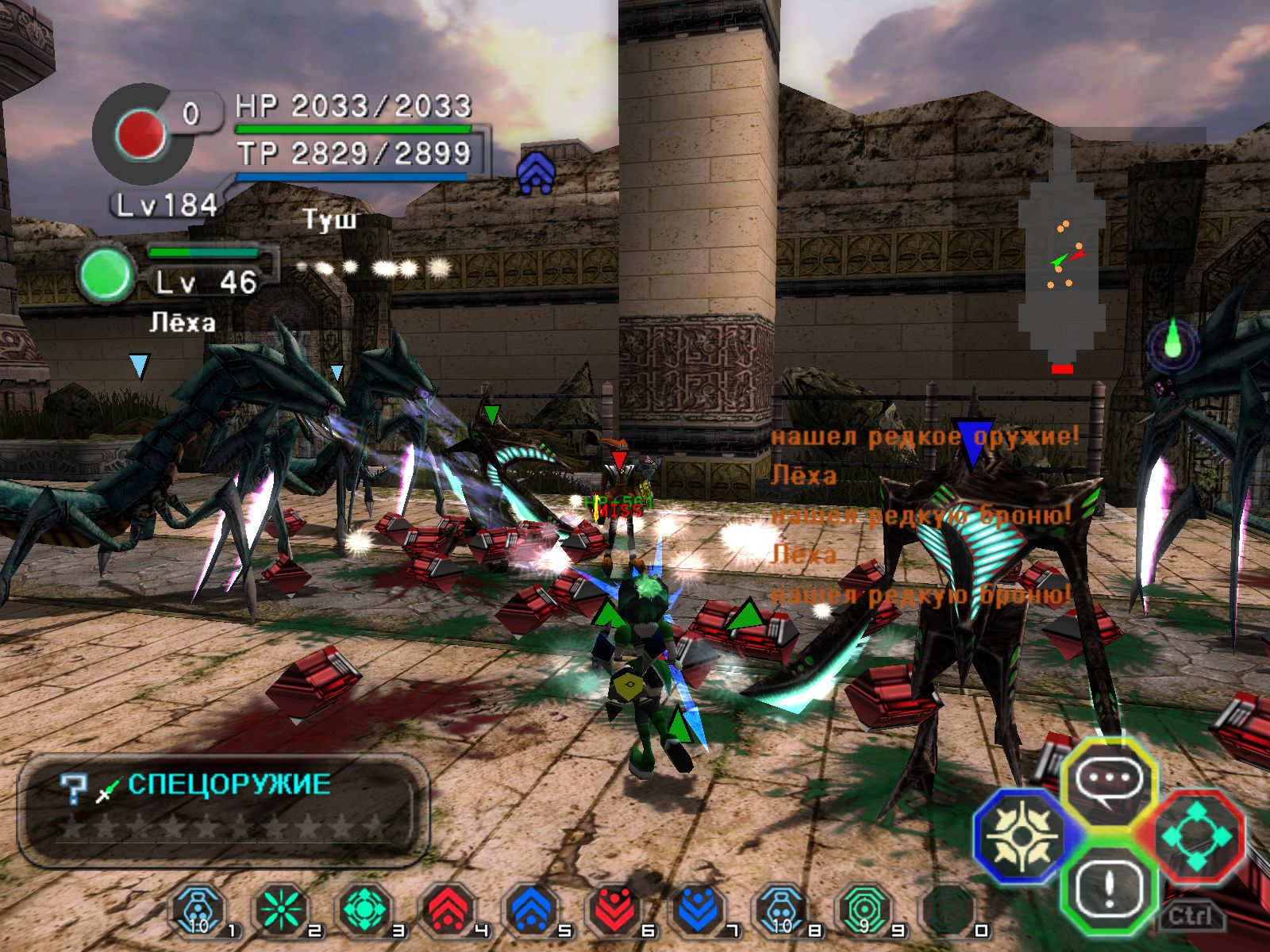The height and width of the screenshot is (952, 1270).
Task: Select the dimmed icon in hotbar slot 0
Action: [949, 909]
